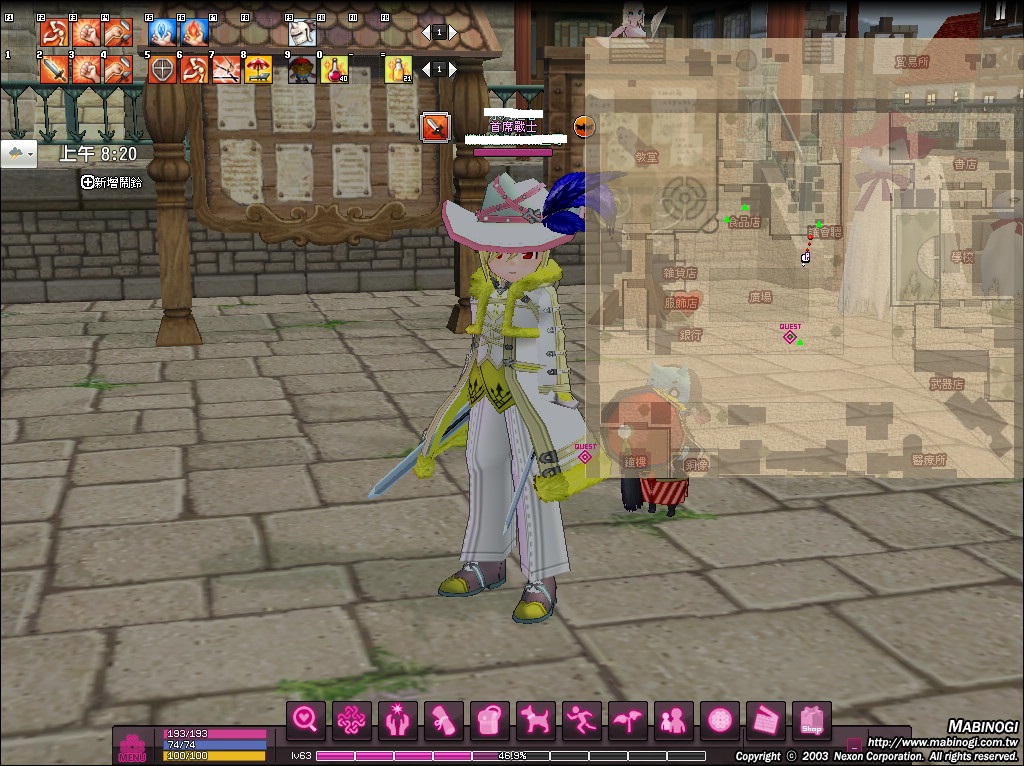Use the red potion with count 40

[x=334, y=69]
